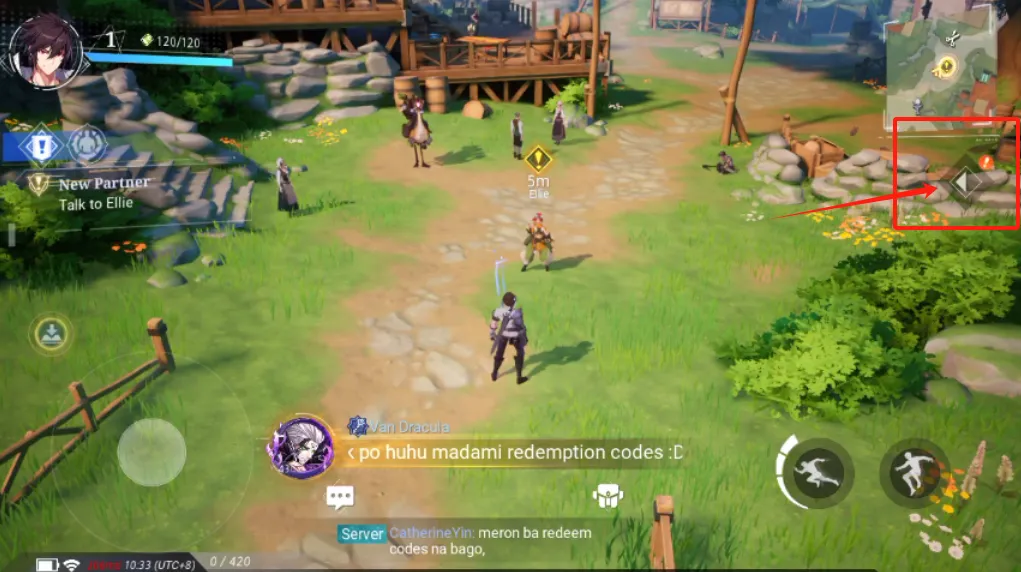The height and width of the screenshot is (572, 1021).
Task: View Van Dracula's chat avatar
Action: pos(301,447)
